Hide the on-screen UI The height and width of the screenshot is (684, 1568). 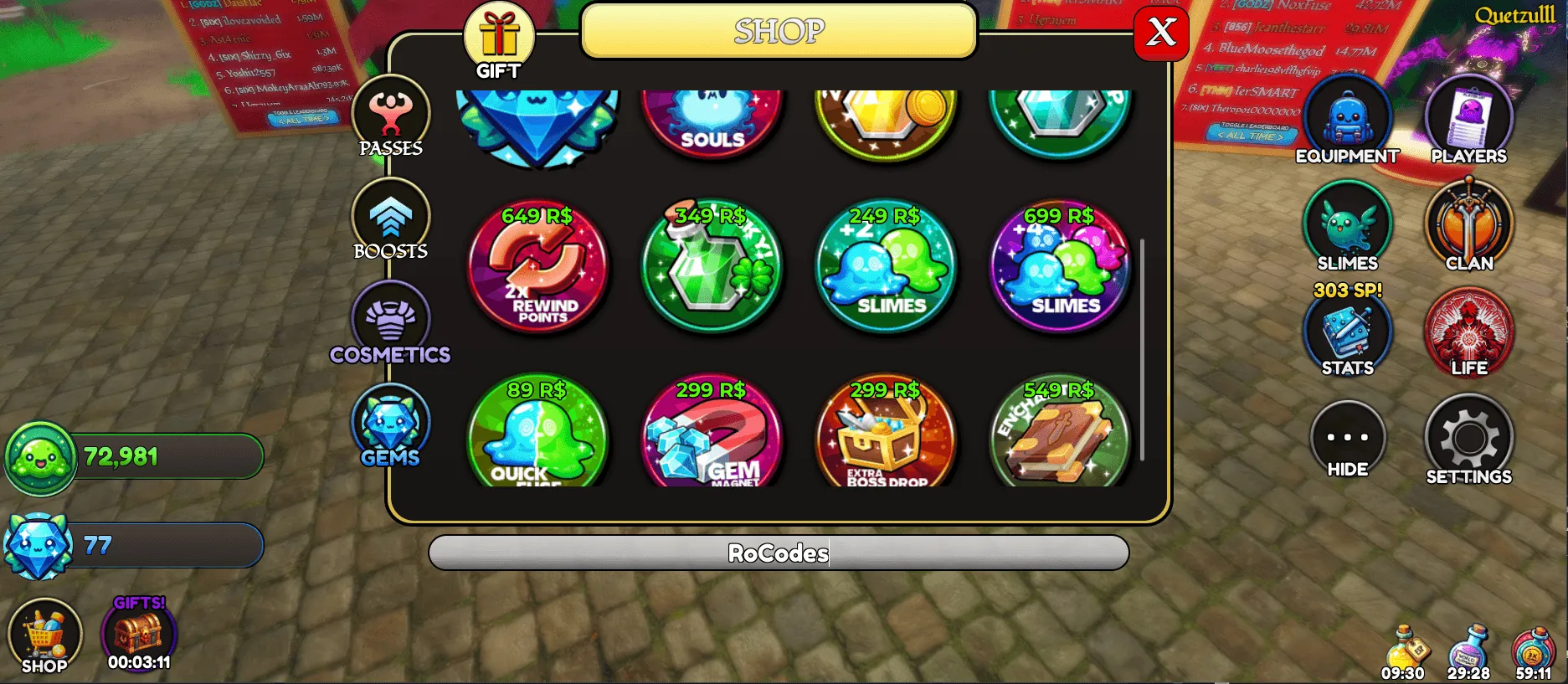point(1347,438)
